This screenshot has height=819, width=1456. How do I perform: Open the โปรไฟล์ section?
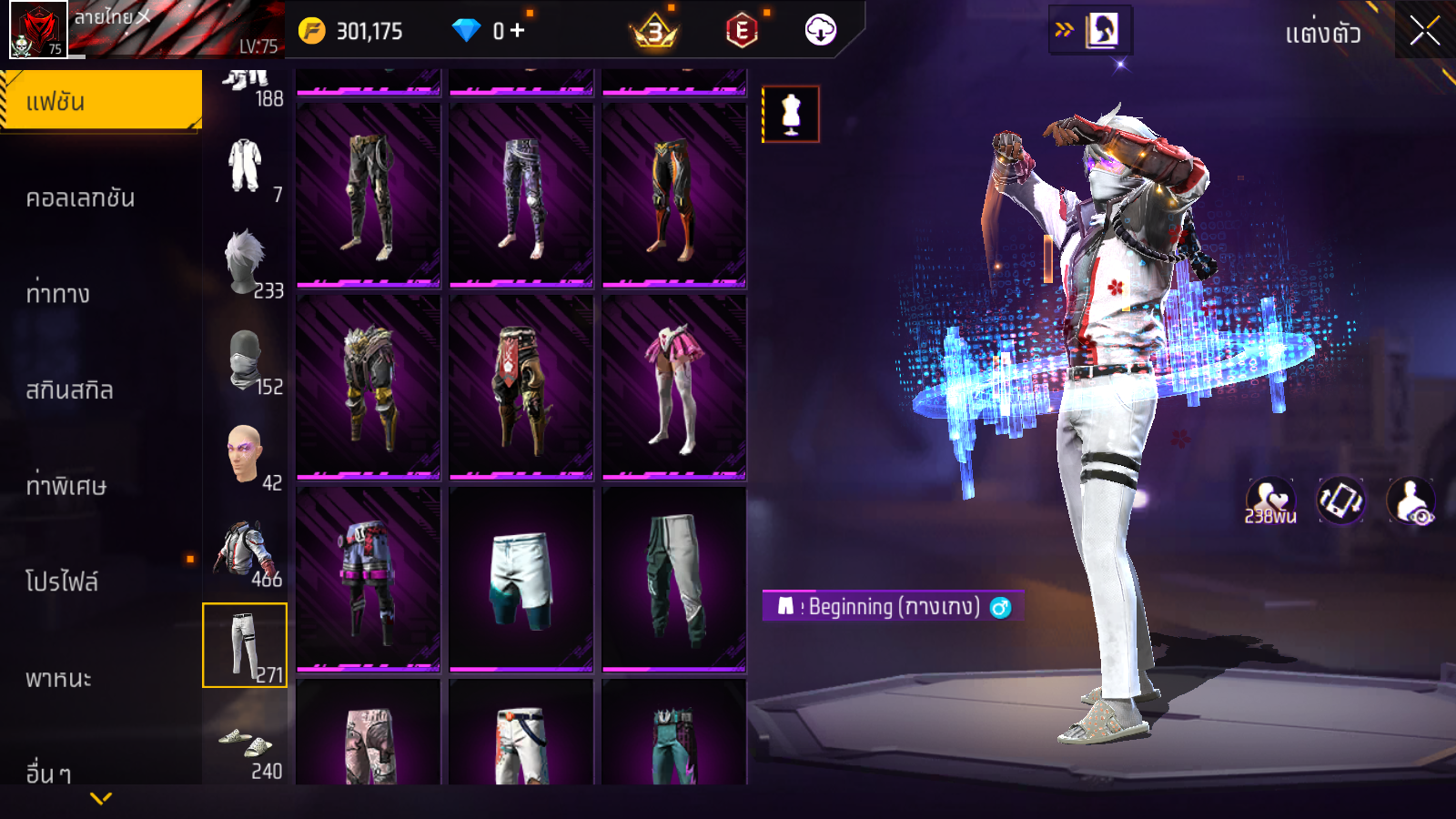tap(62, 581)
